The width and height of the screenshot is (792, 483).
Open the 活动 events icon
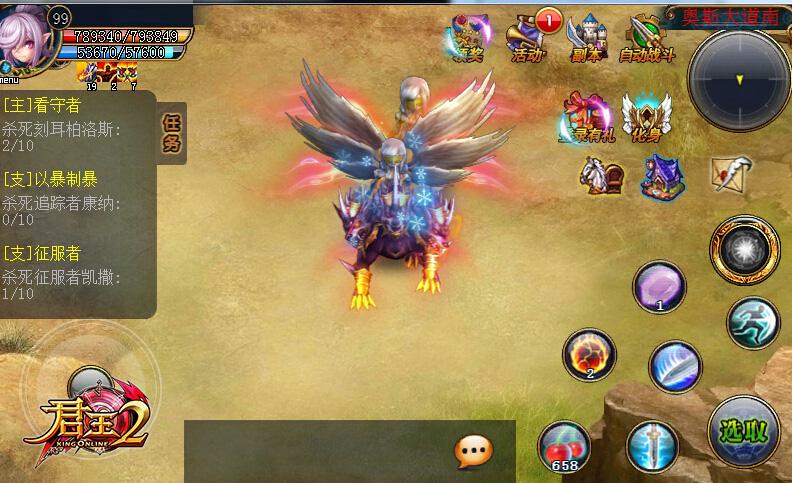527,38
